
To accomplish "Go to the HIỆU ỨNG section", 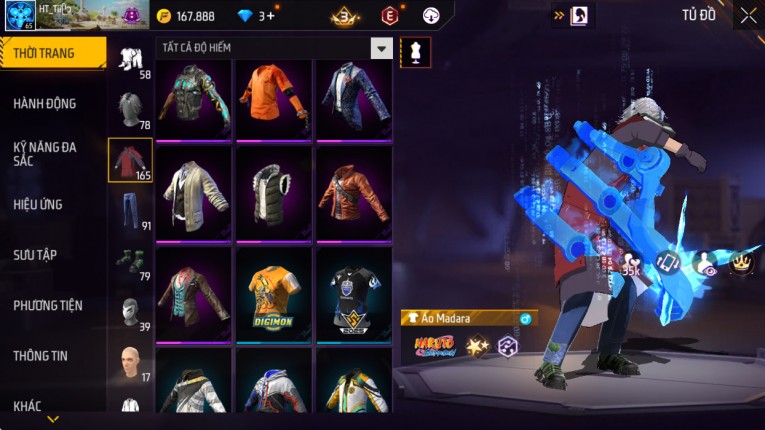I will [38, 205].
